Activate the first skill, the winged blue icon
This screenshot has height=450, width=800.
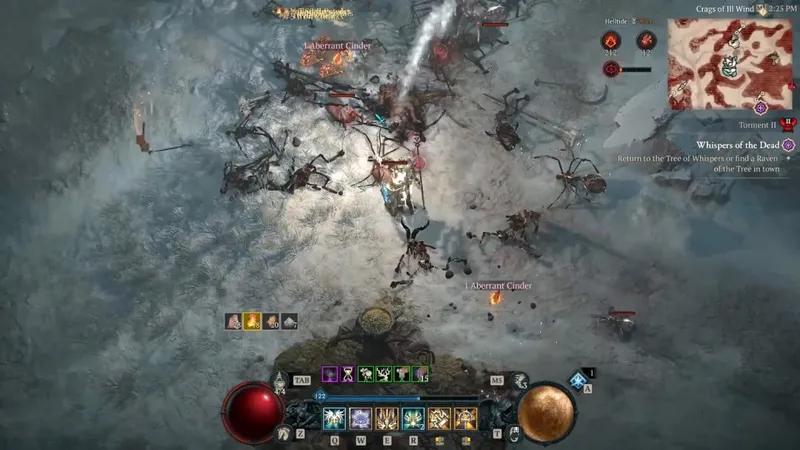click(334, 418)
